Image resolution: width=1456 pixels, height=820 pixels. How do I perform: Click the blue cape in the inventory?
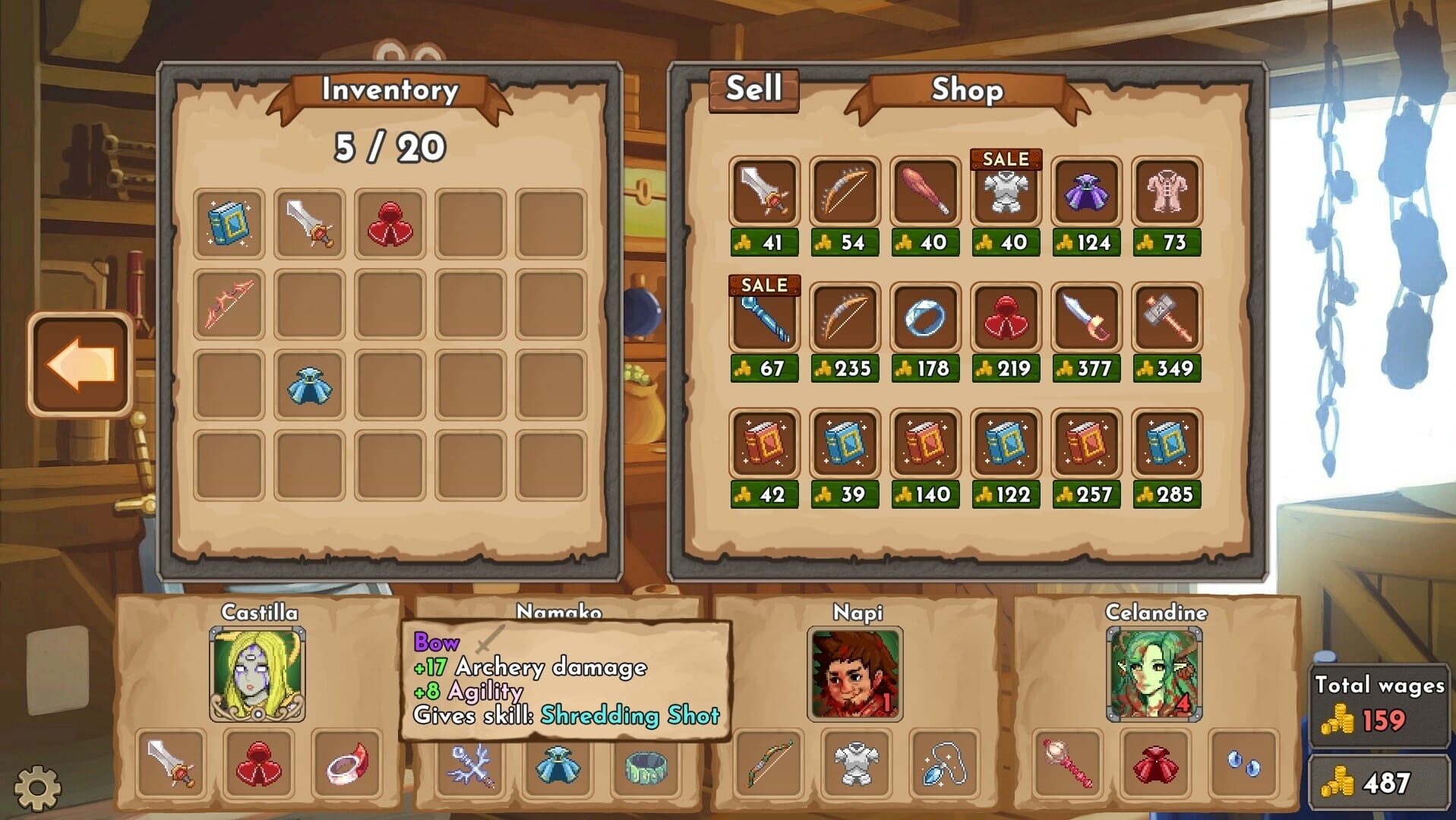pyautogui.click(x=310, y=386)
